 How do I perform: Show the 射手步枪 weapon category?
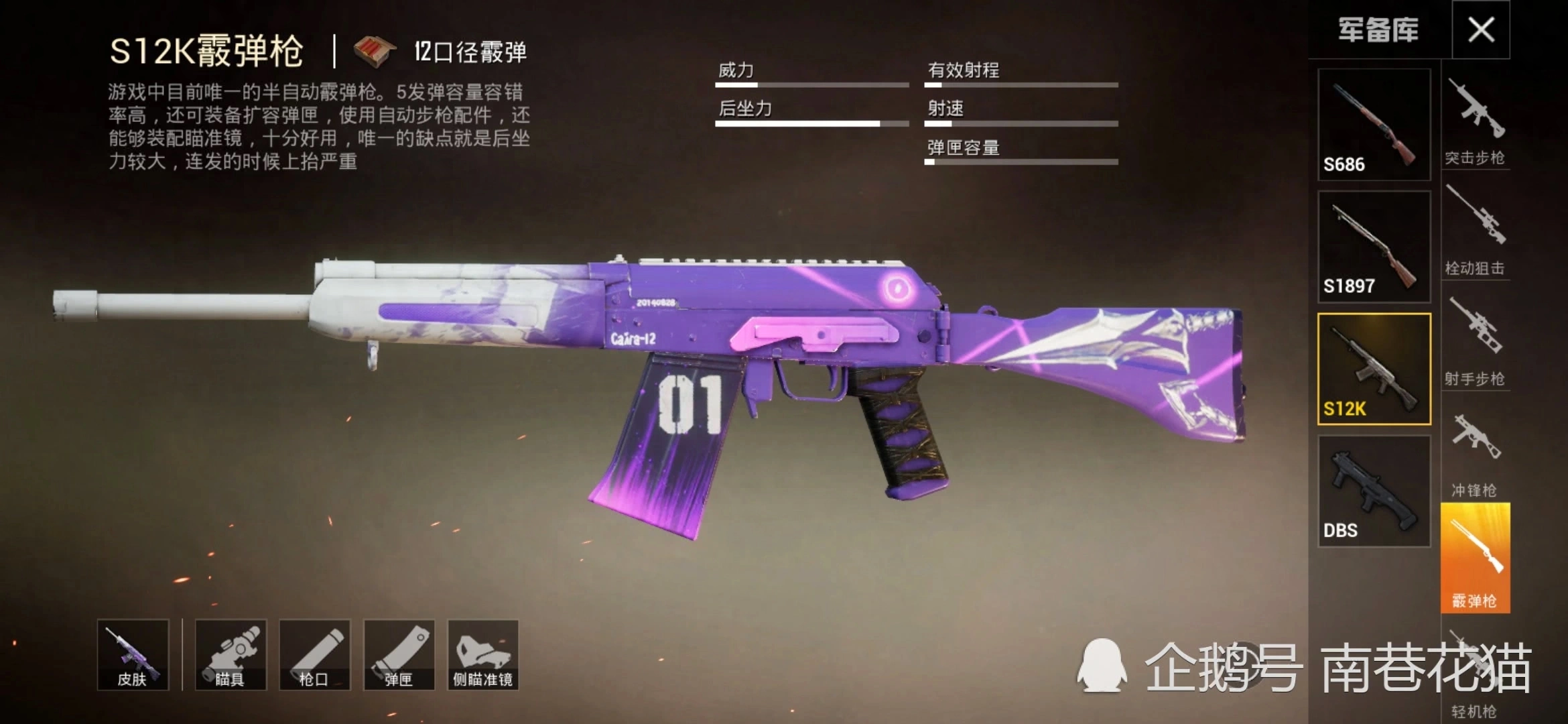pos(1475,342)
